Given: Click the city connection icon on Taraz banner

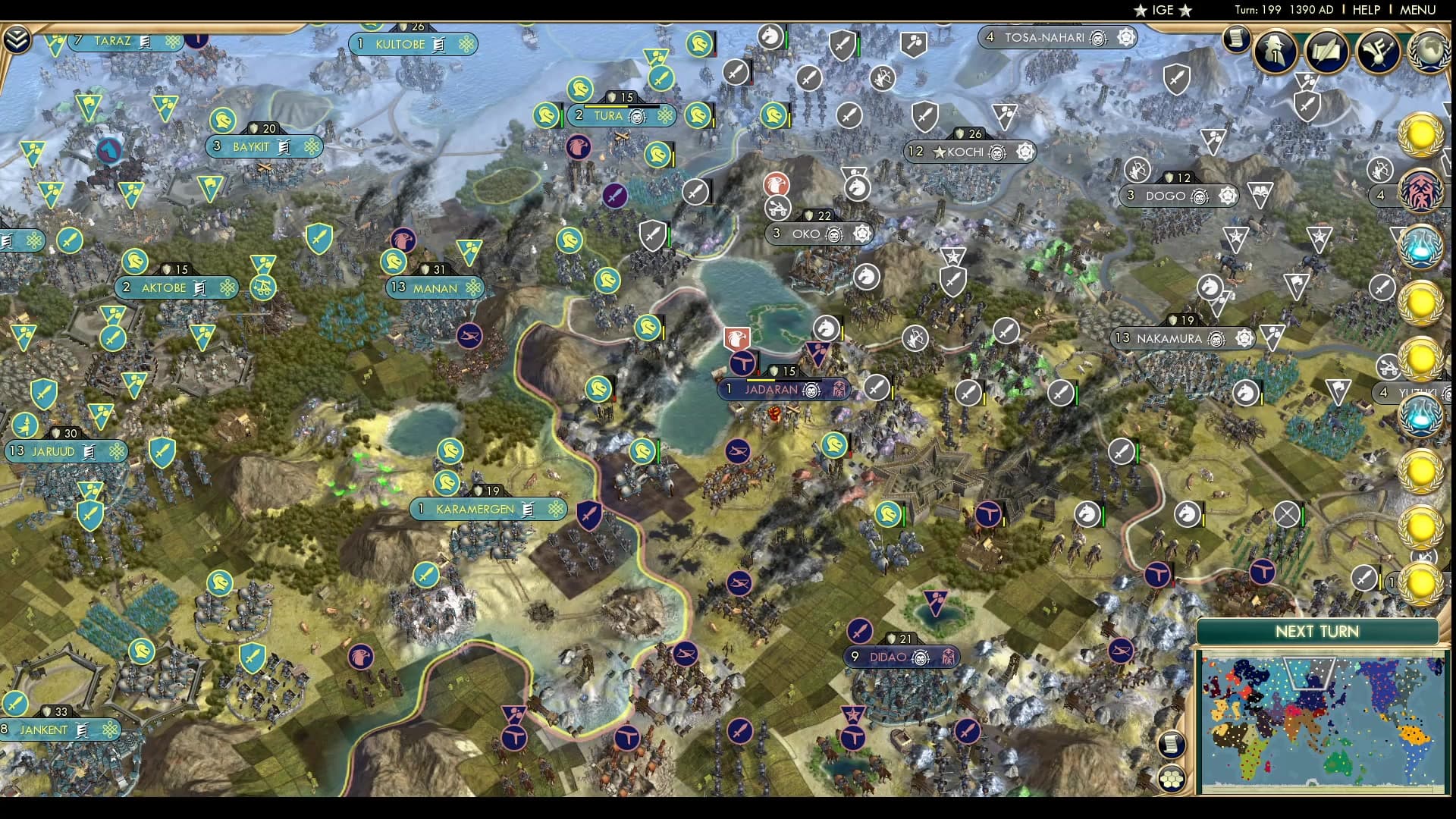Looking at the screenshot, I should (x=173, y=41).
